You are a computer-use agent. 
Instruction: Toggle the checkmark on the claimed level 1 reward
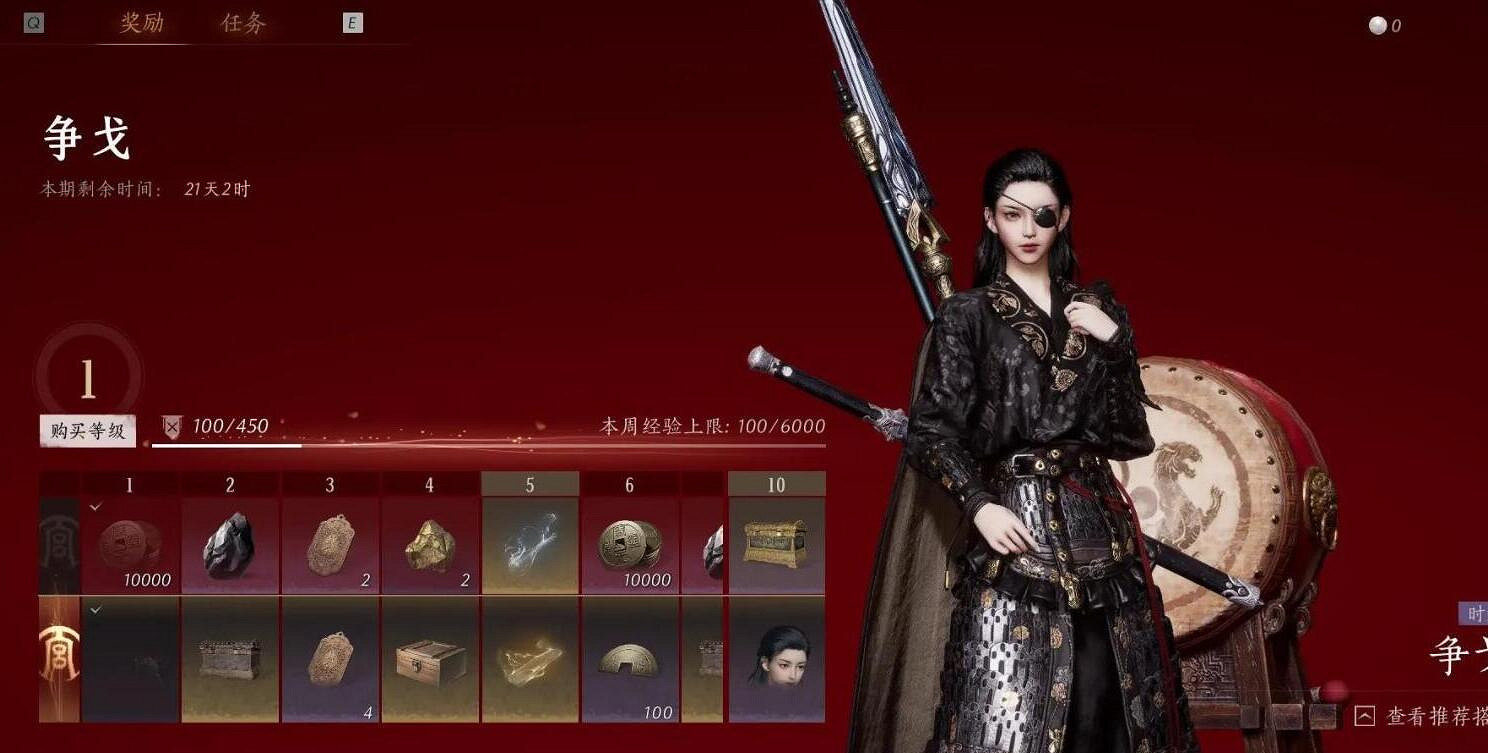click(x=96, y=505)
